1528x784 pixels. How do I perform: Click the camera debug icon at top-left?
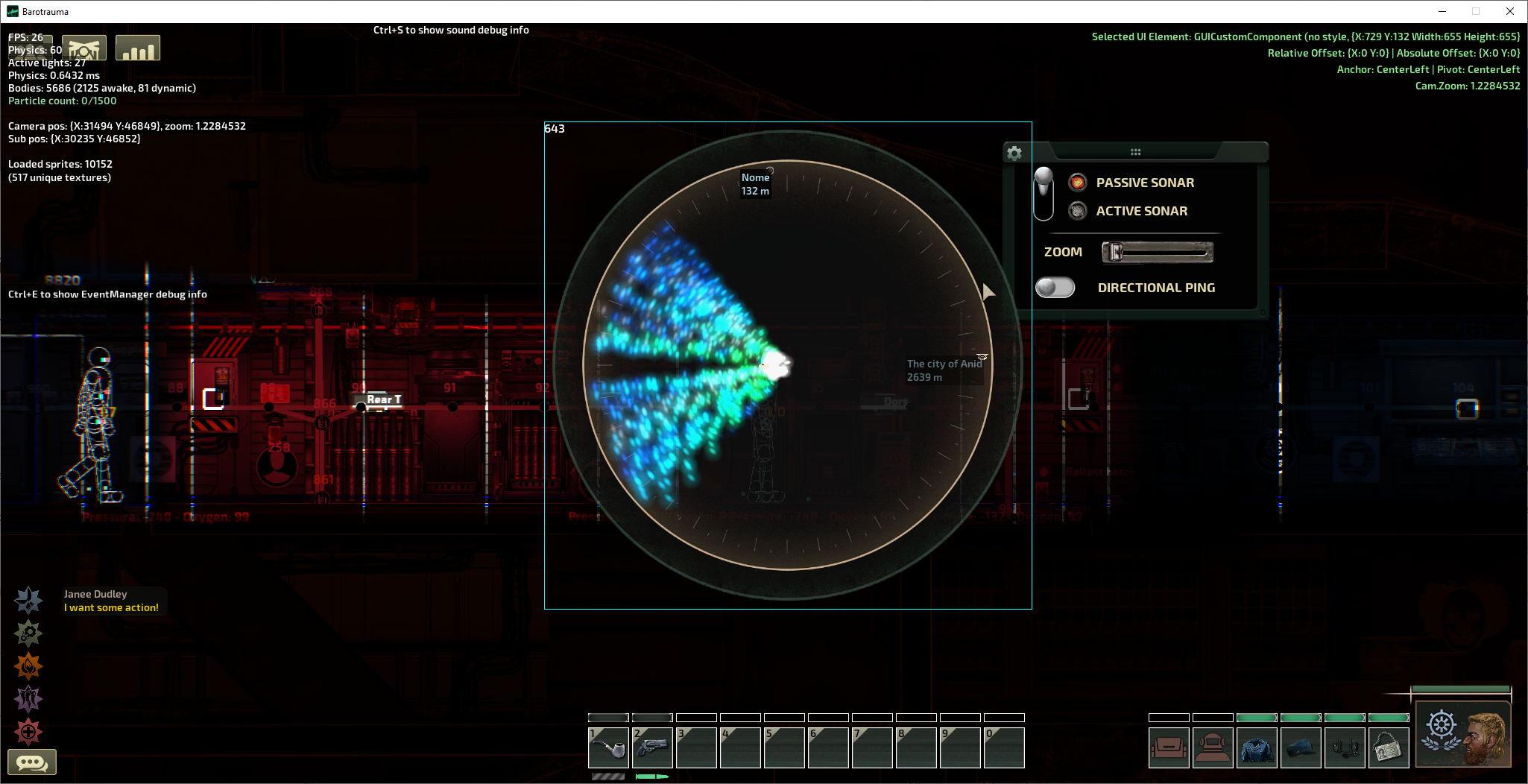84,46
